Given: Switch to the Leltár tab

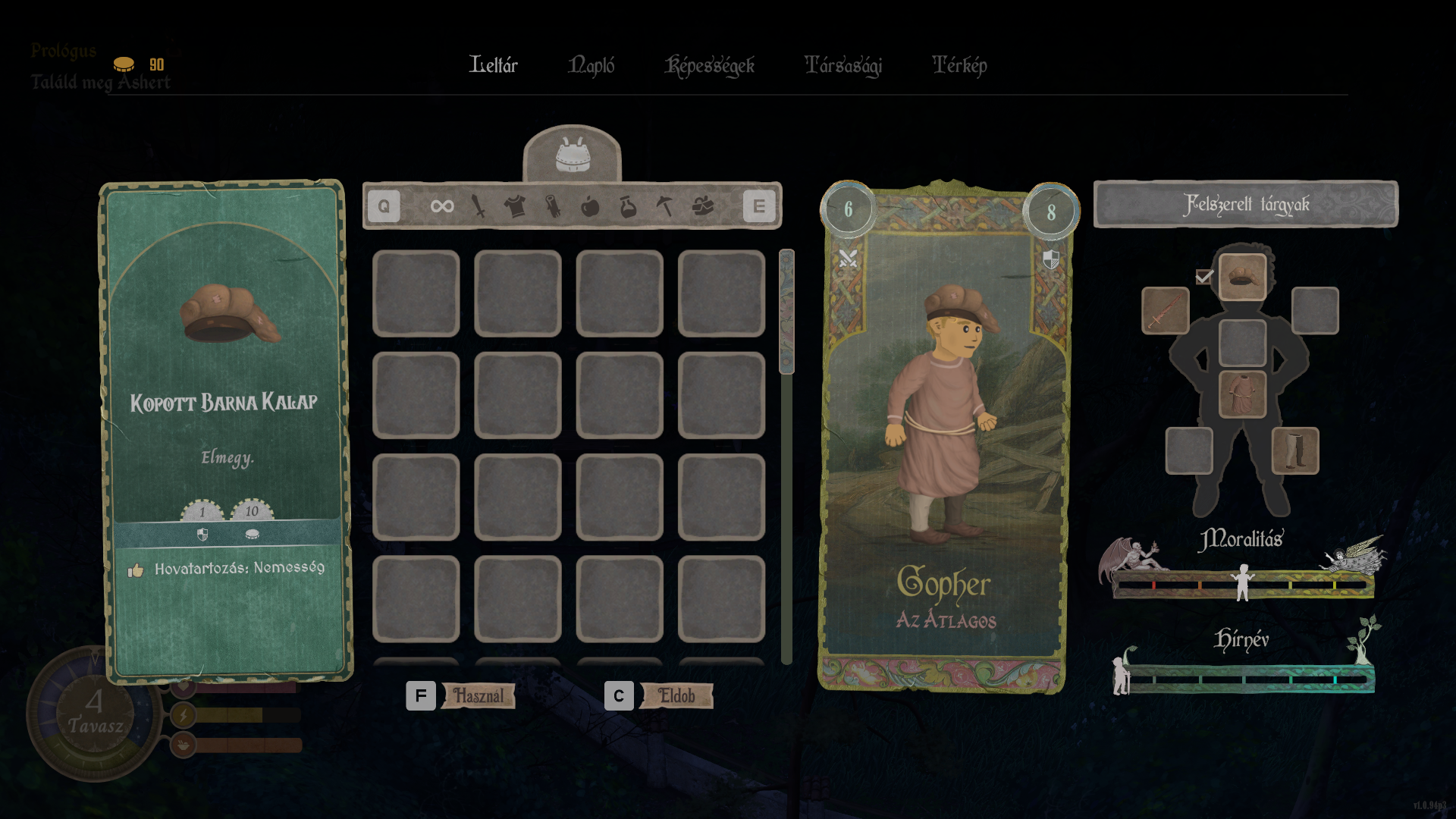Looking at the screenshot, I should 493,65.
